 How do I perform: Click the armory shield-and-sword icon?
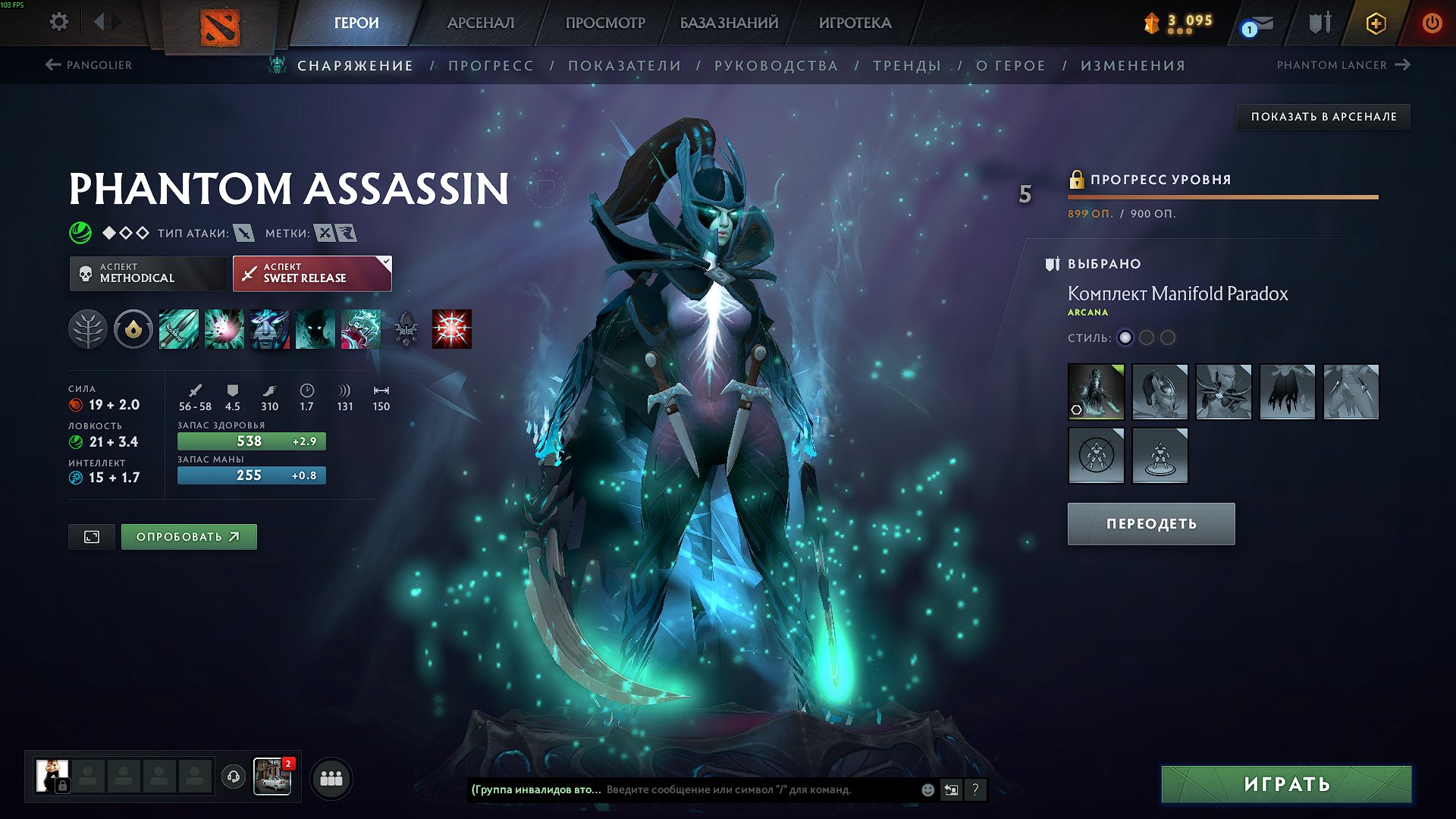coord(1319,23)
